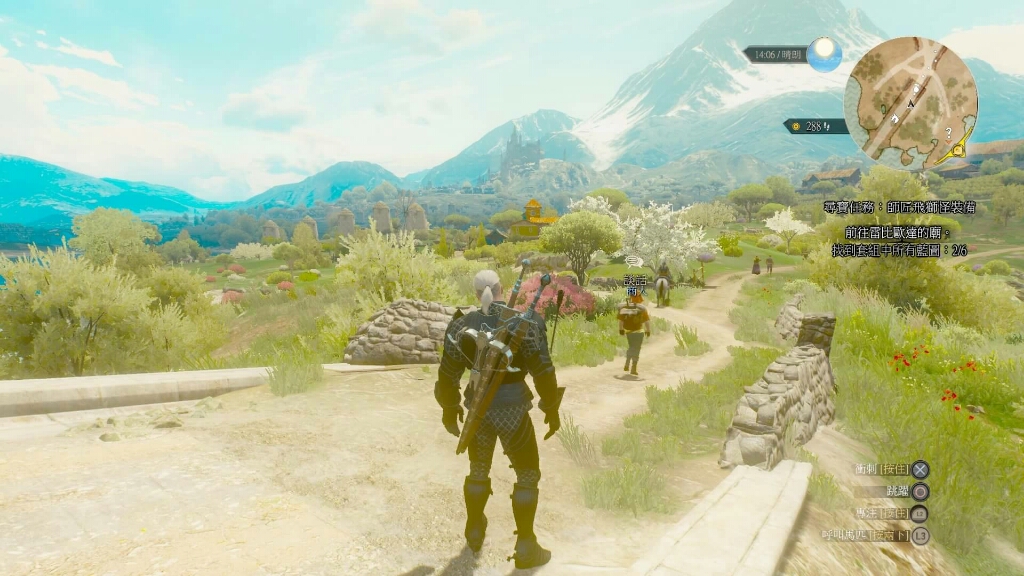Image resolution: width=1024 pixels, height=576 pixels.
Task: Click the sun weather icon
Action: (x=824, y=53)
